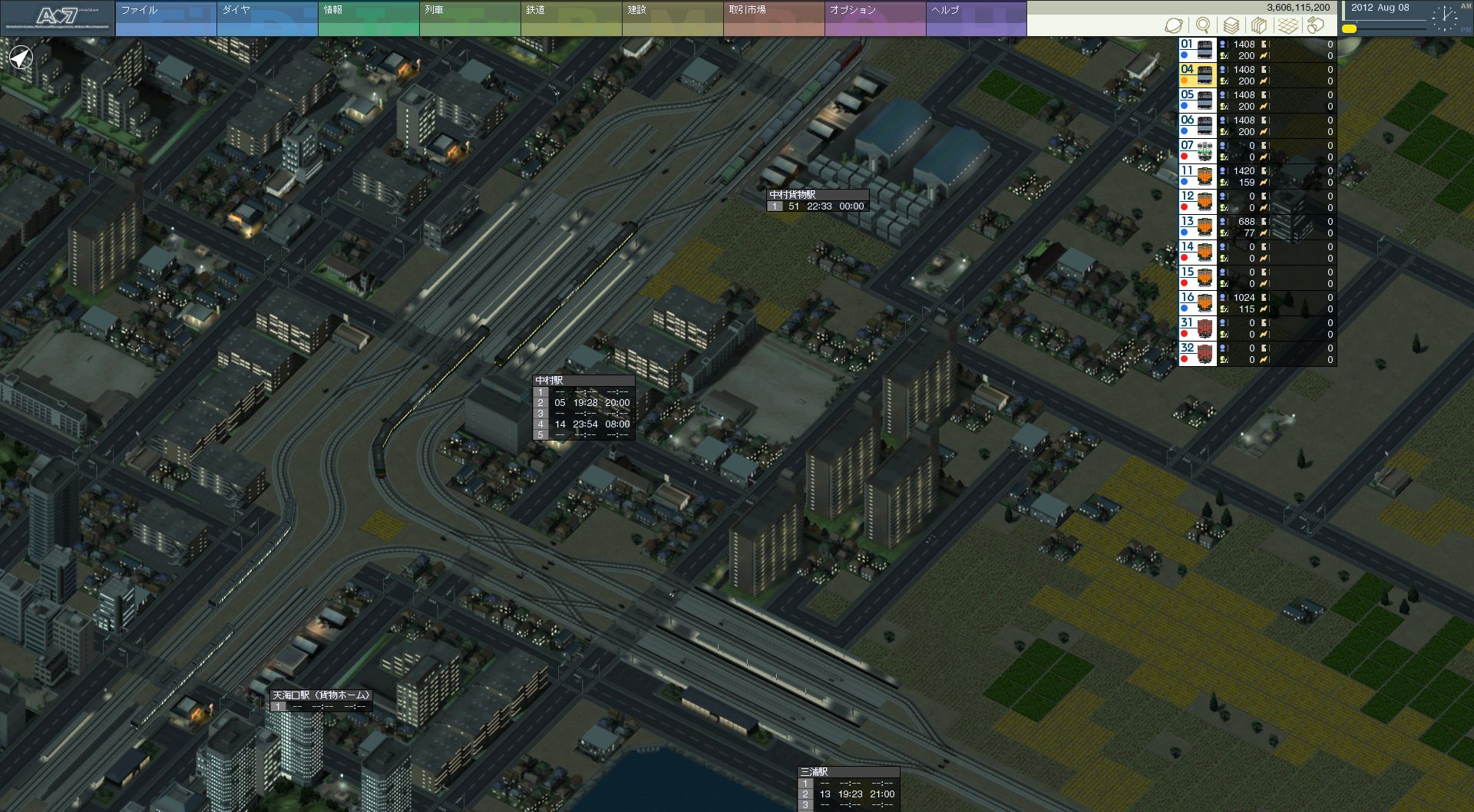Click the planet globe view icon

(1173, 25)
